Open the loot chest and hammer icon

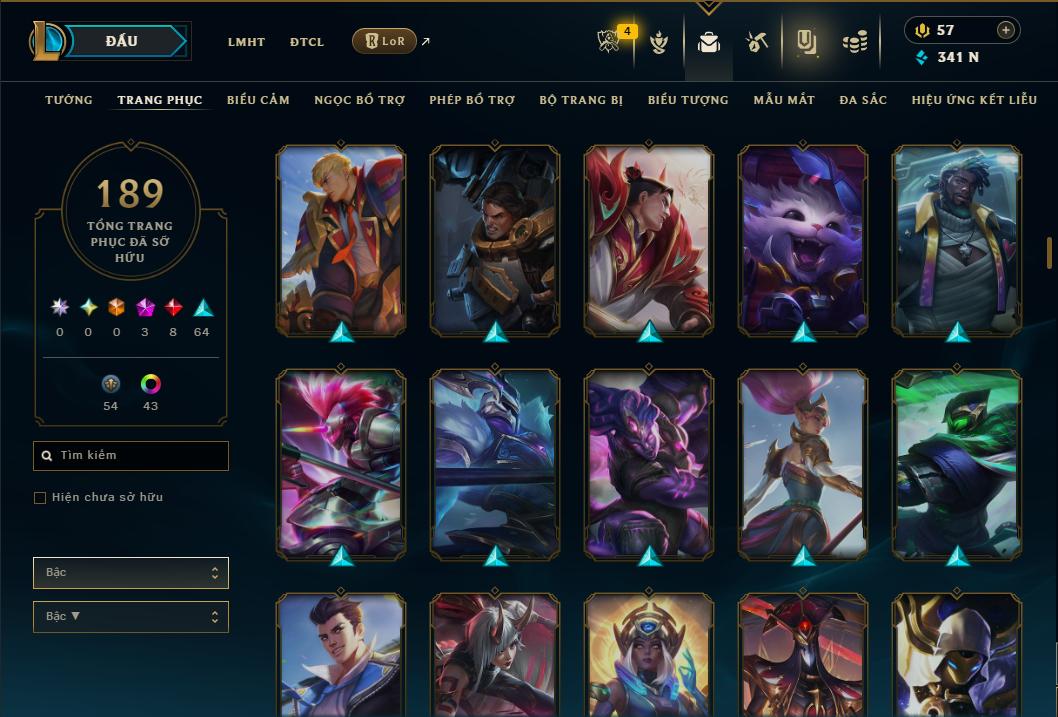tap(756, 42)
